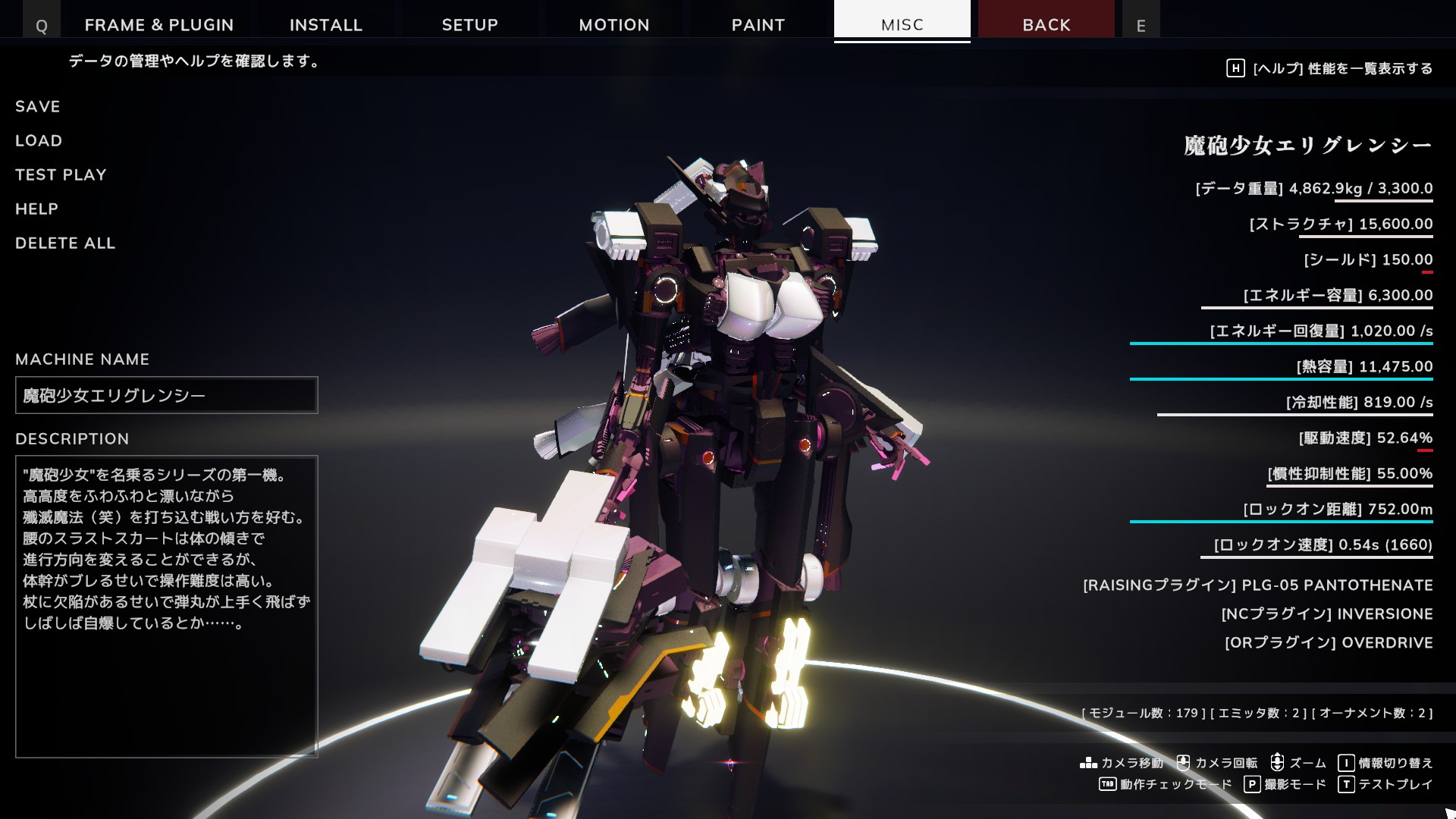Select the MOTION tab
1456x819 pixels.
(614, 24)
